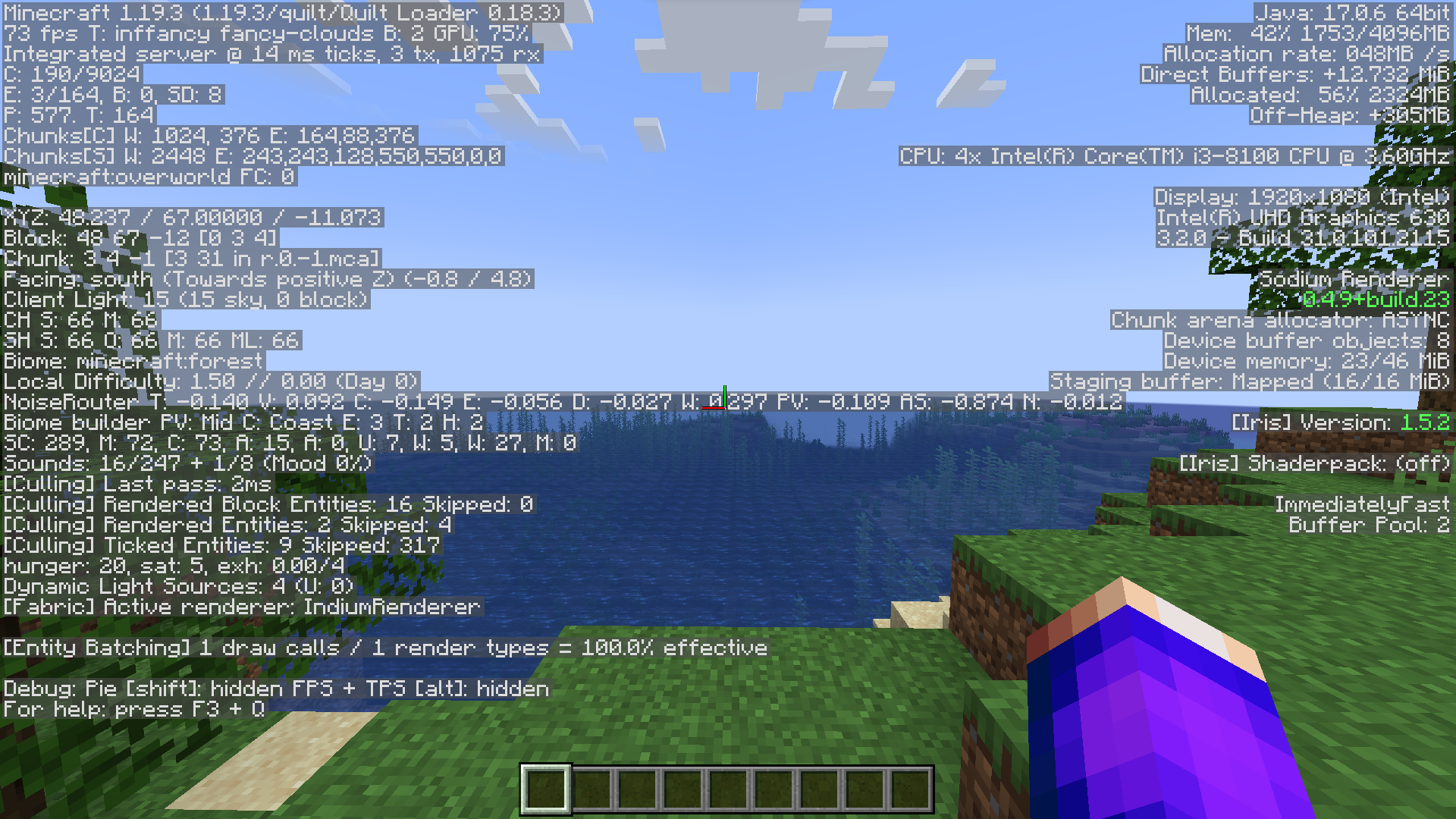Click the XYZ coordinates line
The image size is (1456, 819).
click(193, 218)
